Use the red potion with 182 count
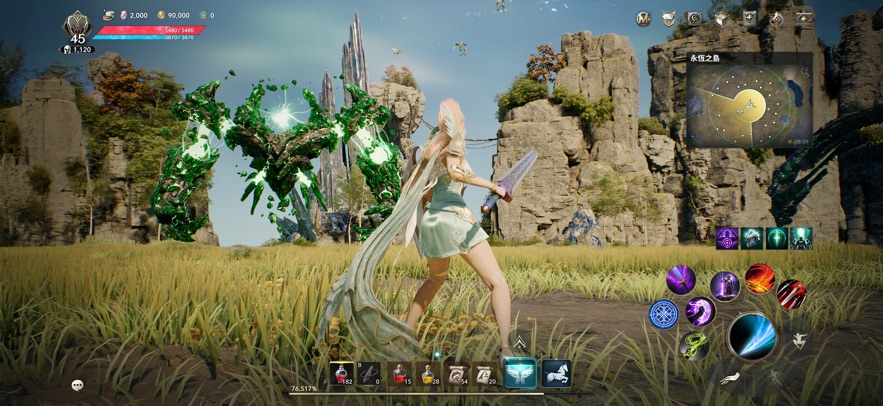Viewport: 883px width, 406px height. point(342,374)
